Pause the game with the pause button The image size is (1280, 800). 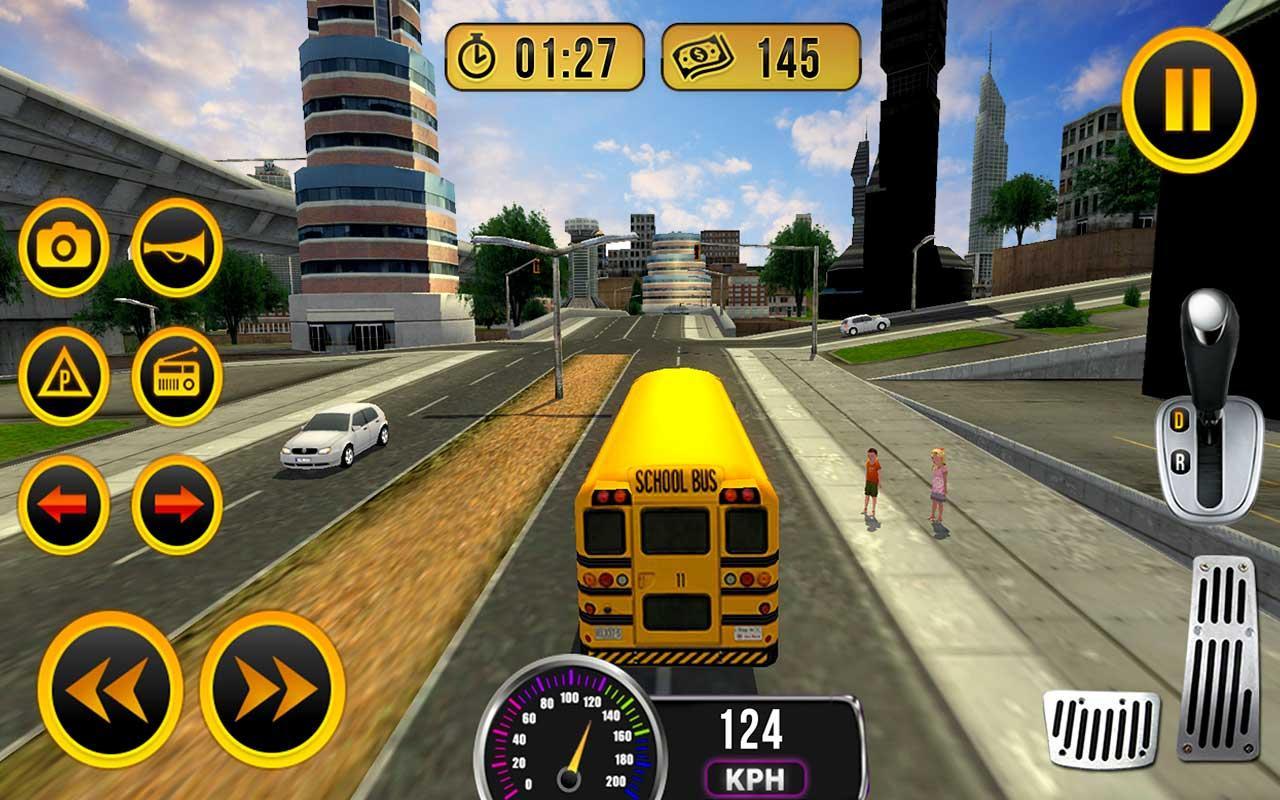tap(1188, 98)
